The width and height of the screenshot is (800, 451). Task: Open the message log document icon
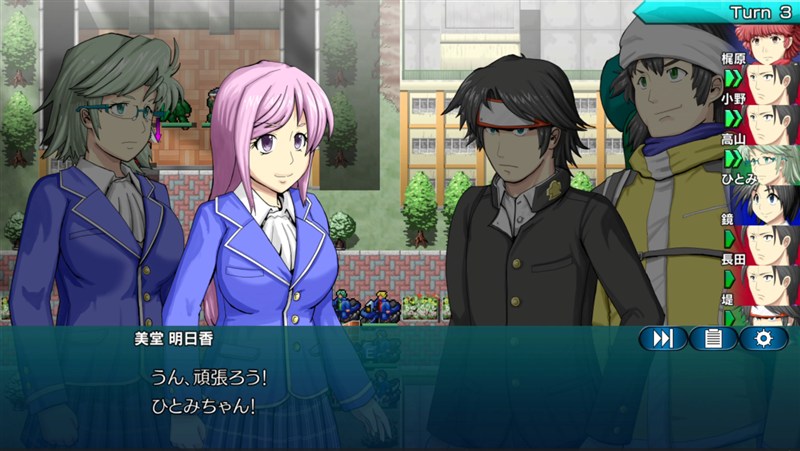[x=713, y=338]
